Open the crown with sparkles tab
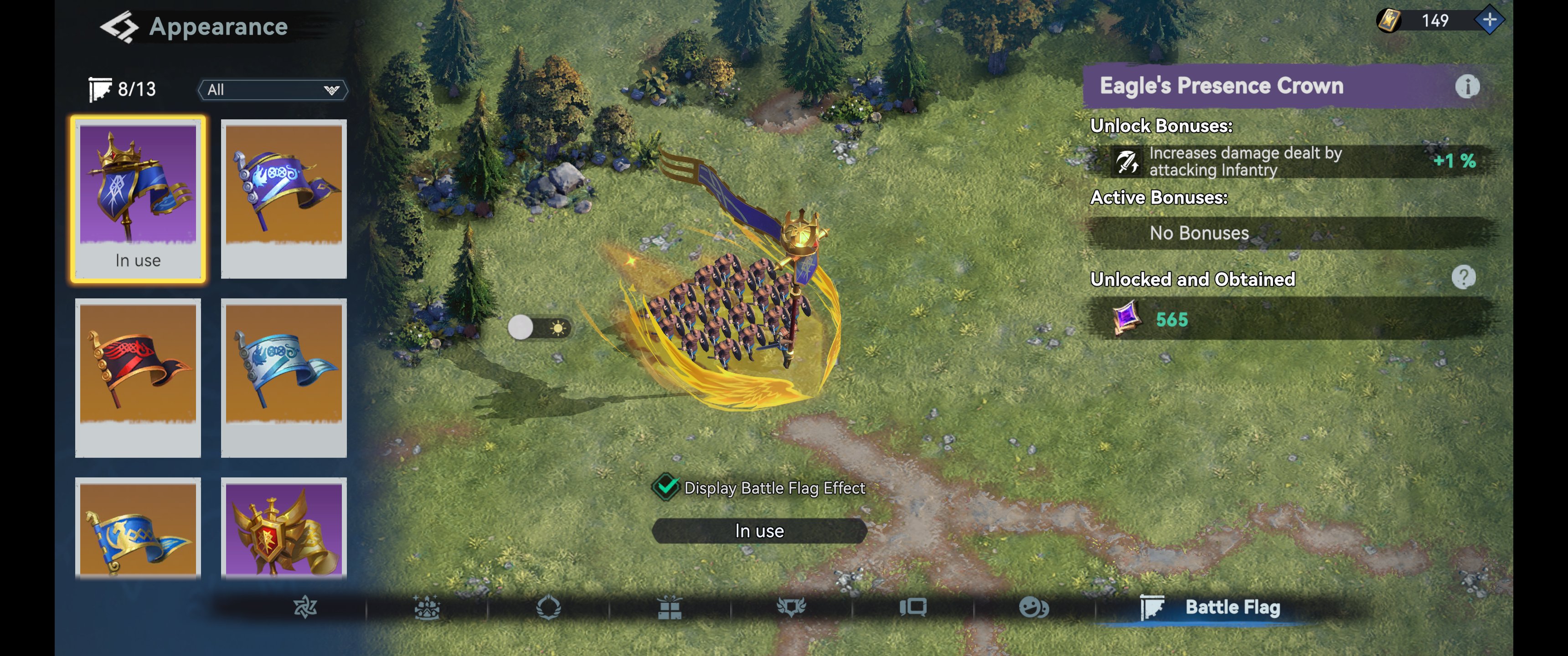This screenshot has height=656, width=1568. coord(427,607)
